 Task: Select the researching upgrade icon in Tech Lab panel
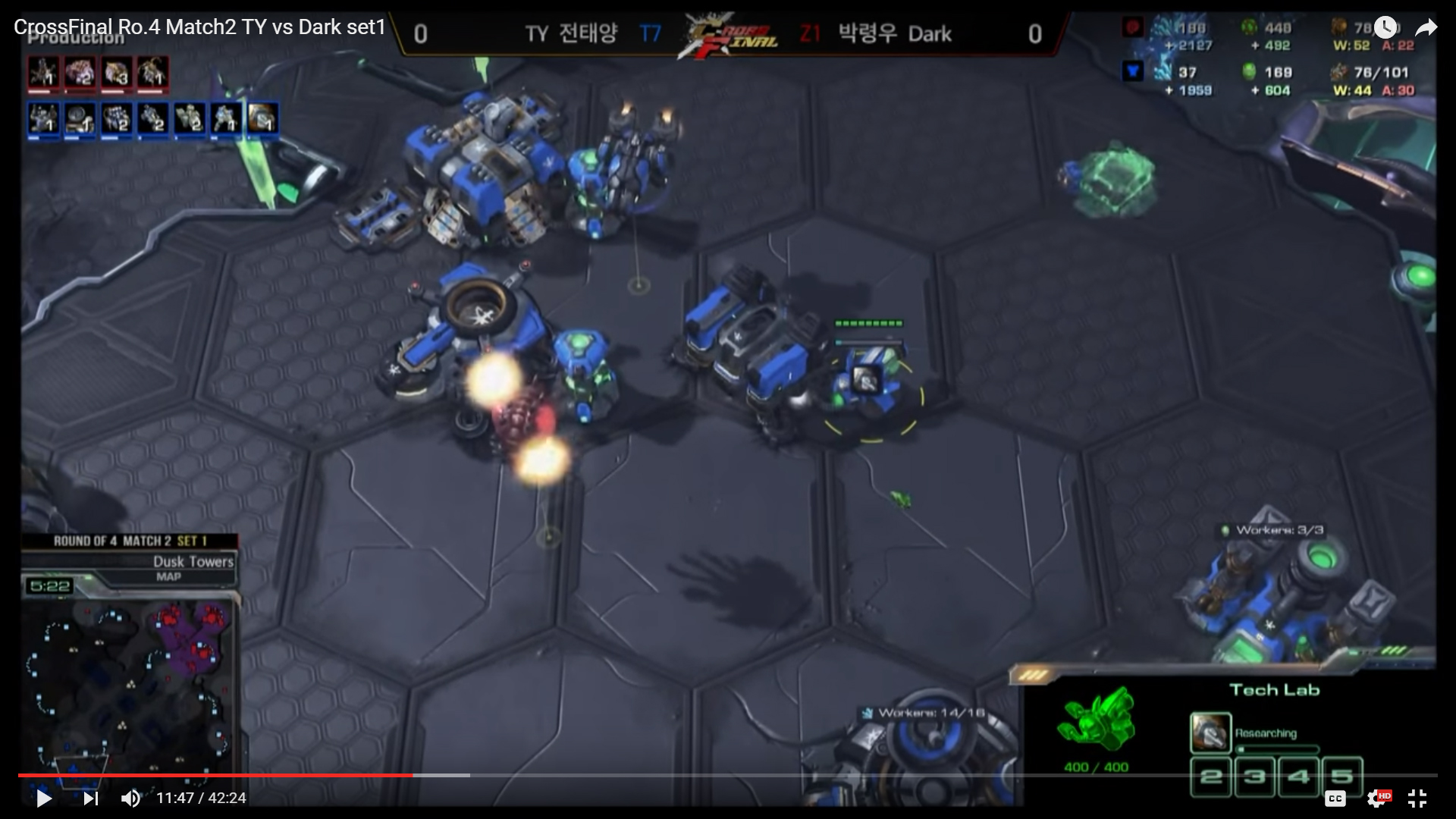[1210, 733]
